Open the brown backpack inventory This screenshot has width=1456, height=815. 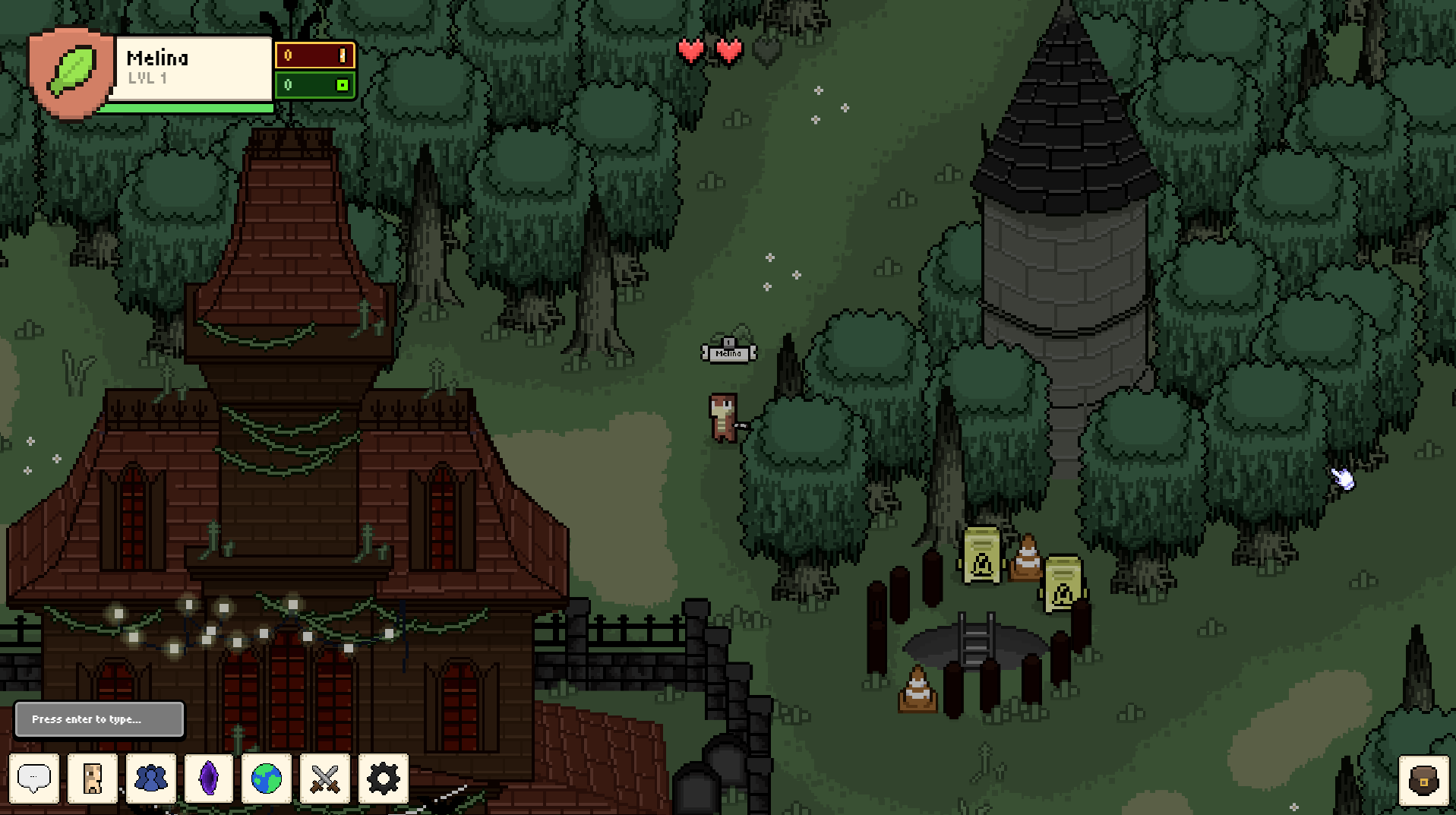click(x=1423, y=780)
